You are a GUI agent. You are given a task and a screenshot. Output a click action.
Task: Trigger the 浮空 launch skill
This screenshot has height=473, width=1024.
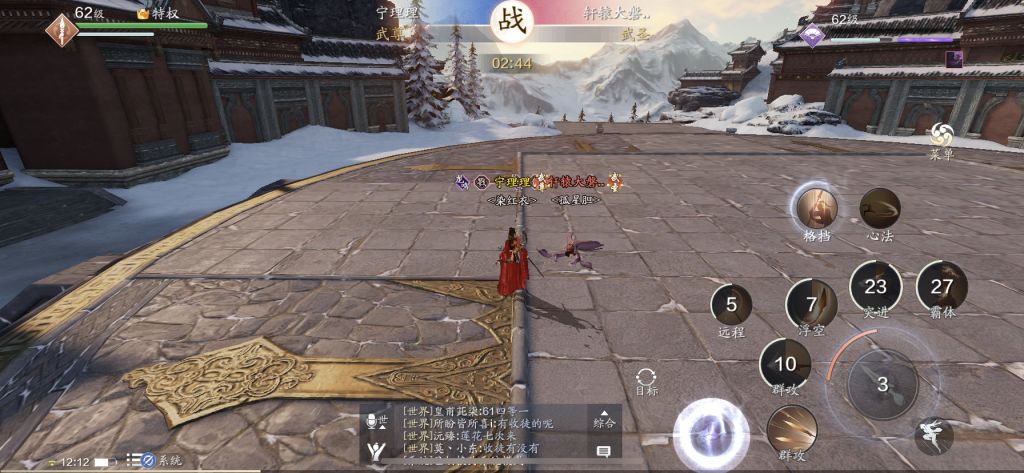click(x=811, y=304)
